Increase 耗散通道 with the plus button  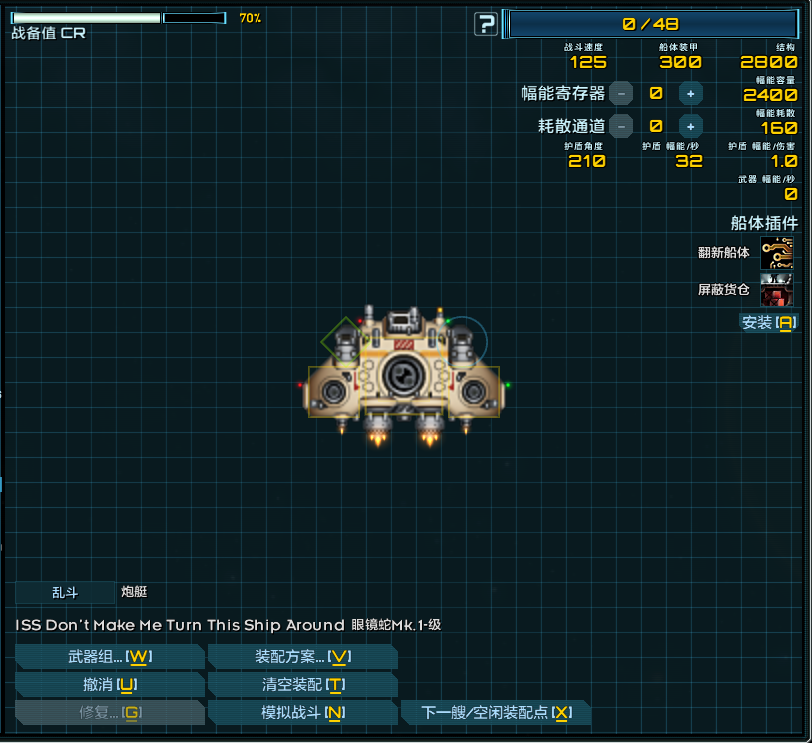pos(690,126)
